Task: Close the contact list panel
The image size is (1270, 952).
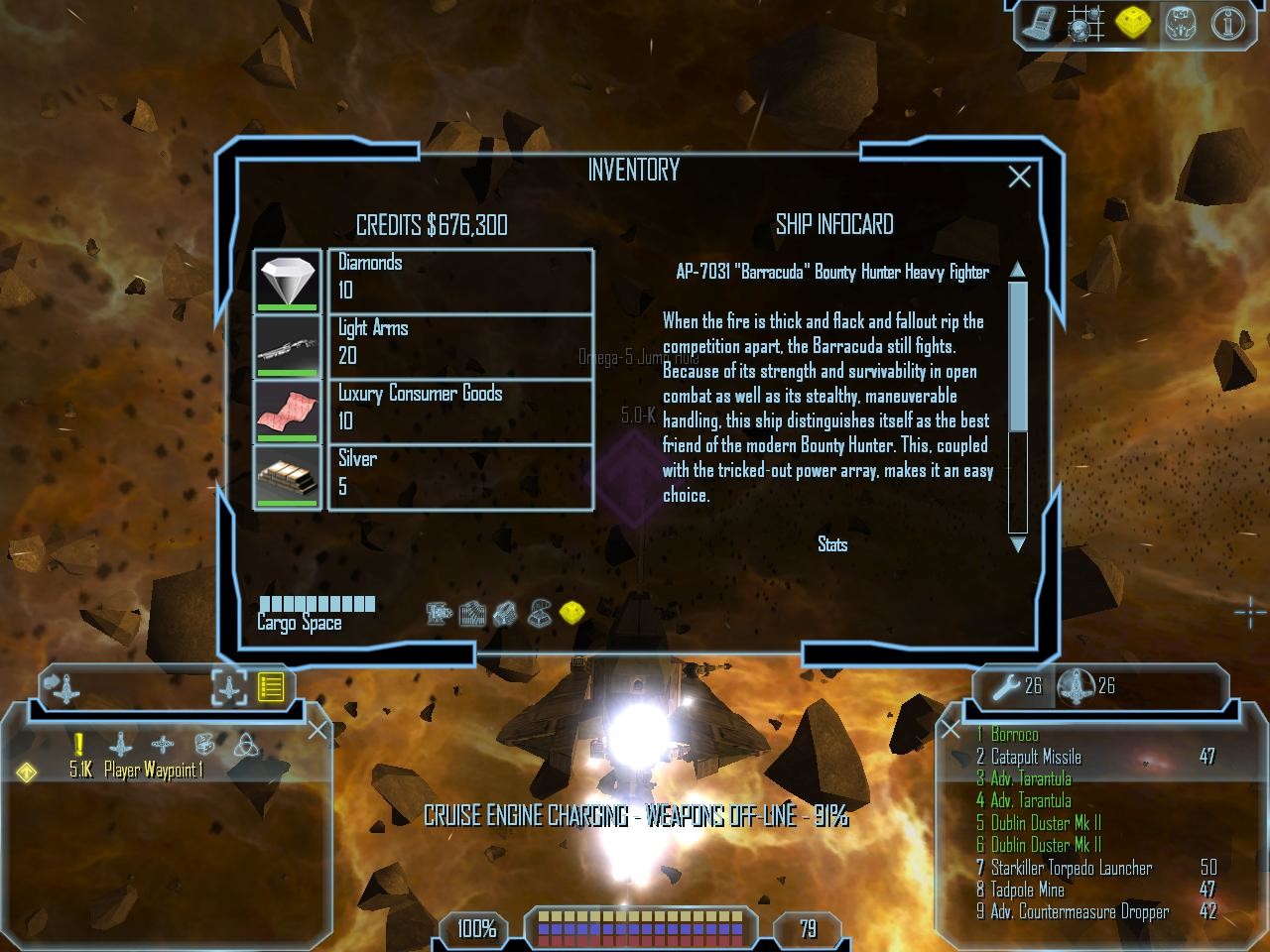Action: [317, 731]
